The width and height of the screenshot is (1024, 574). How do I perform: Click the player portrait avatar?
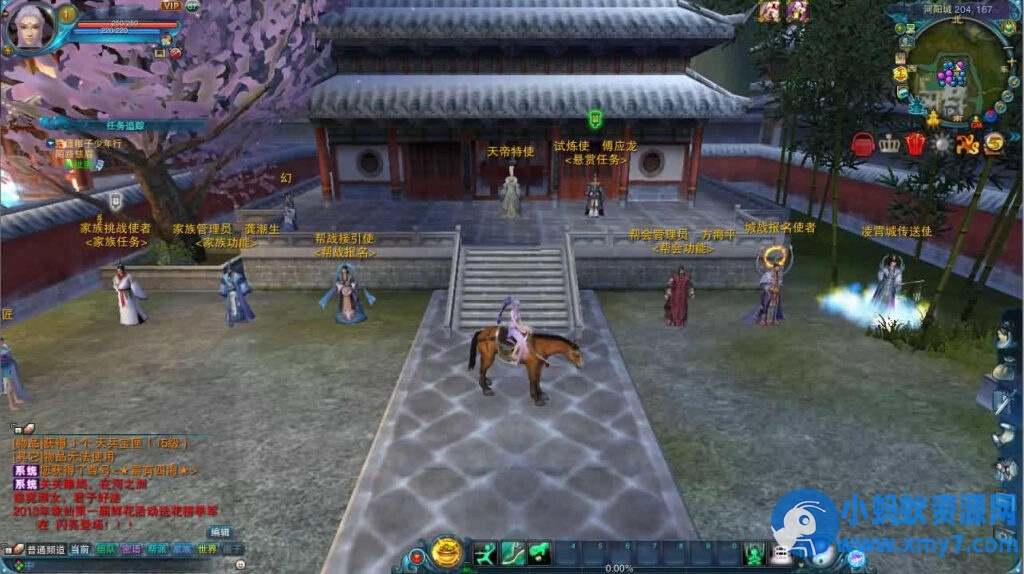click(x=28, y=27)
